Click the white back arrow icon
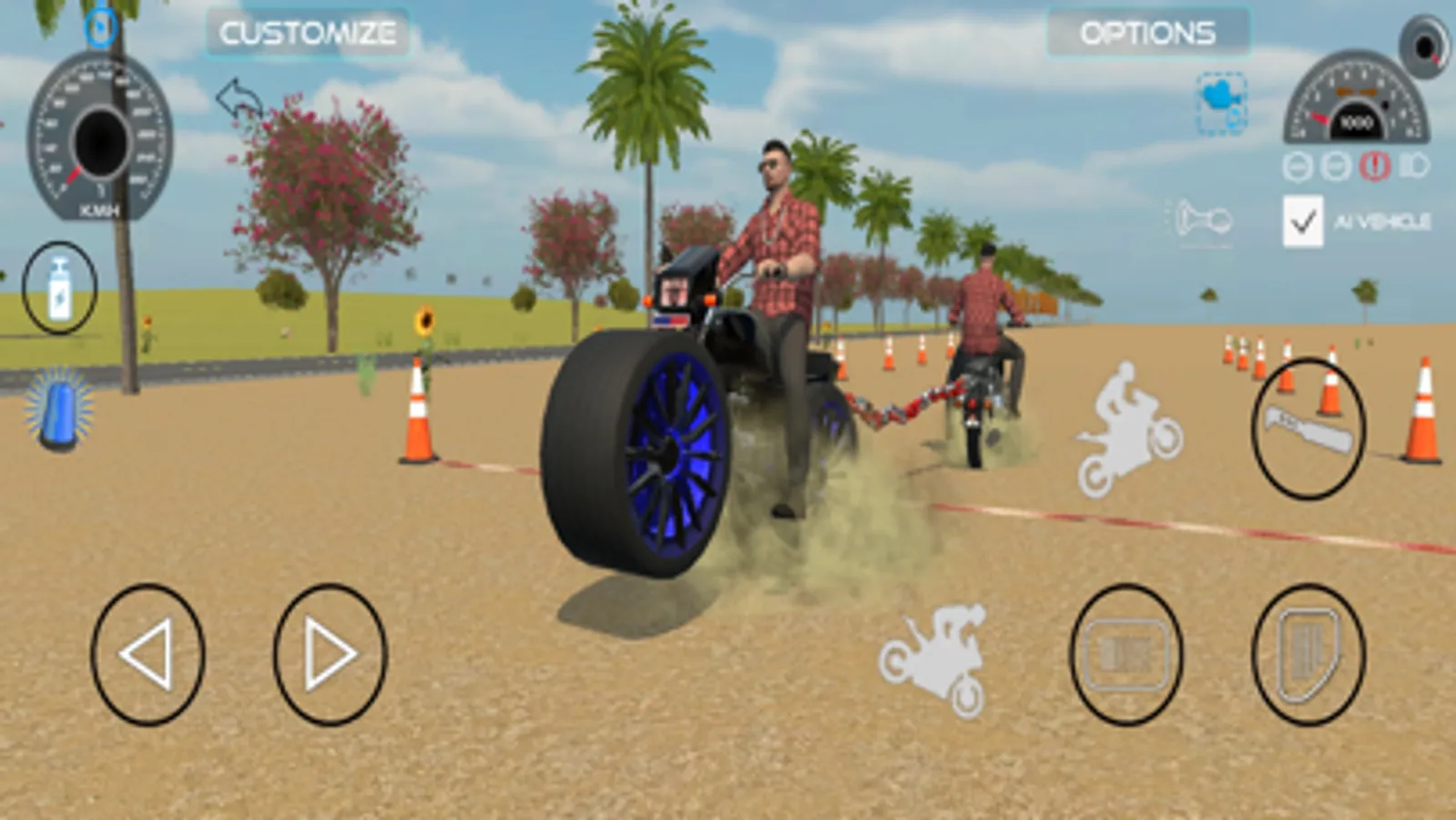The height and width of the screenshot is (820, 1456). 239,97
